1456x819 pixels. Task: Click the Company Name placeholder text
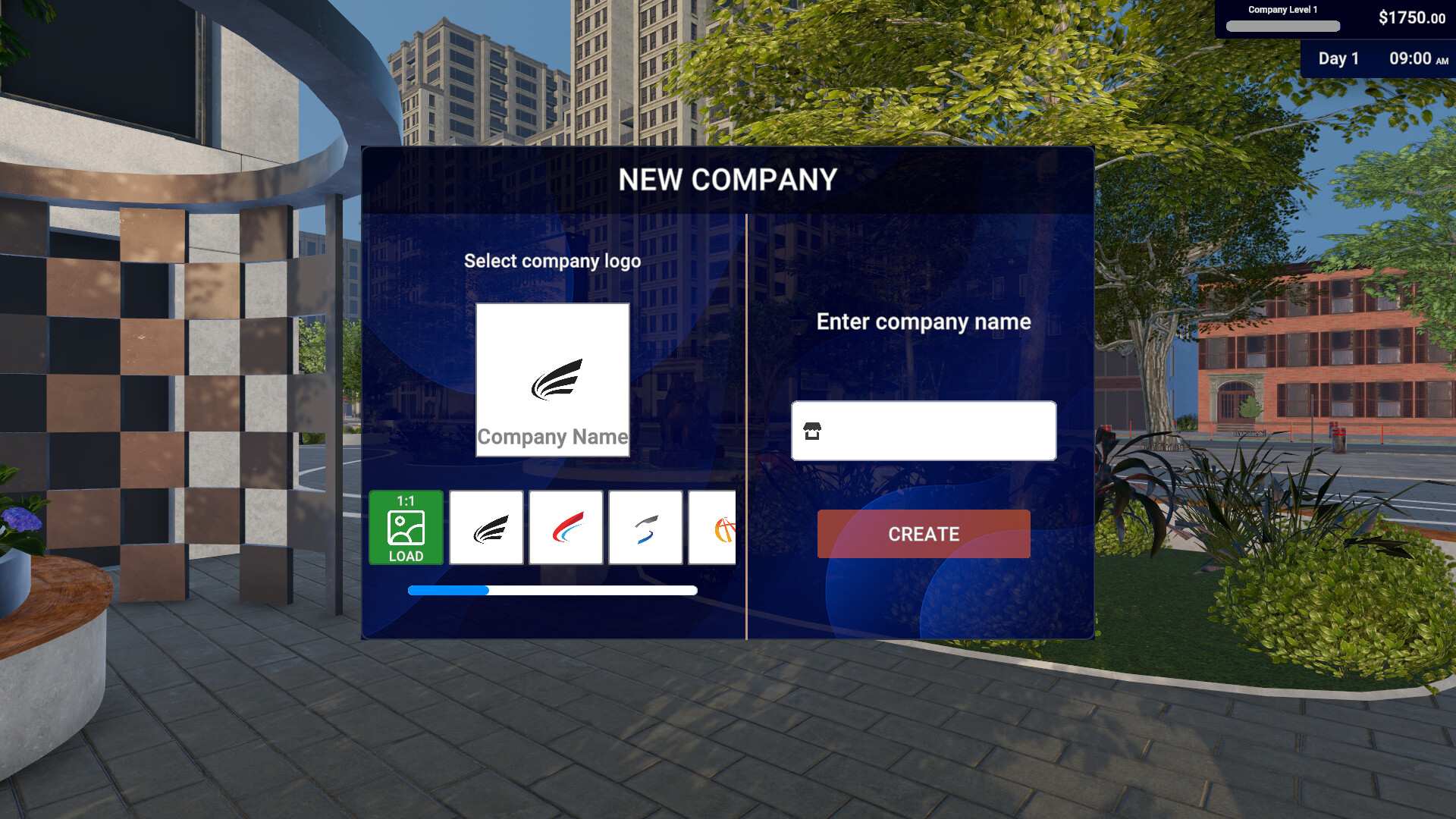click(x=552, y=437)
